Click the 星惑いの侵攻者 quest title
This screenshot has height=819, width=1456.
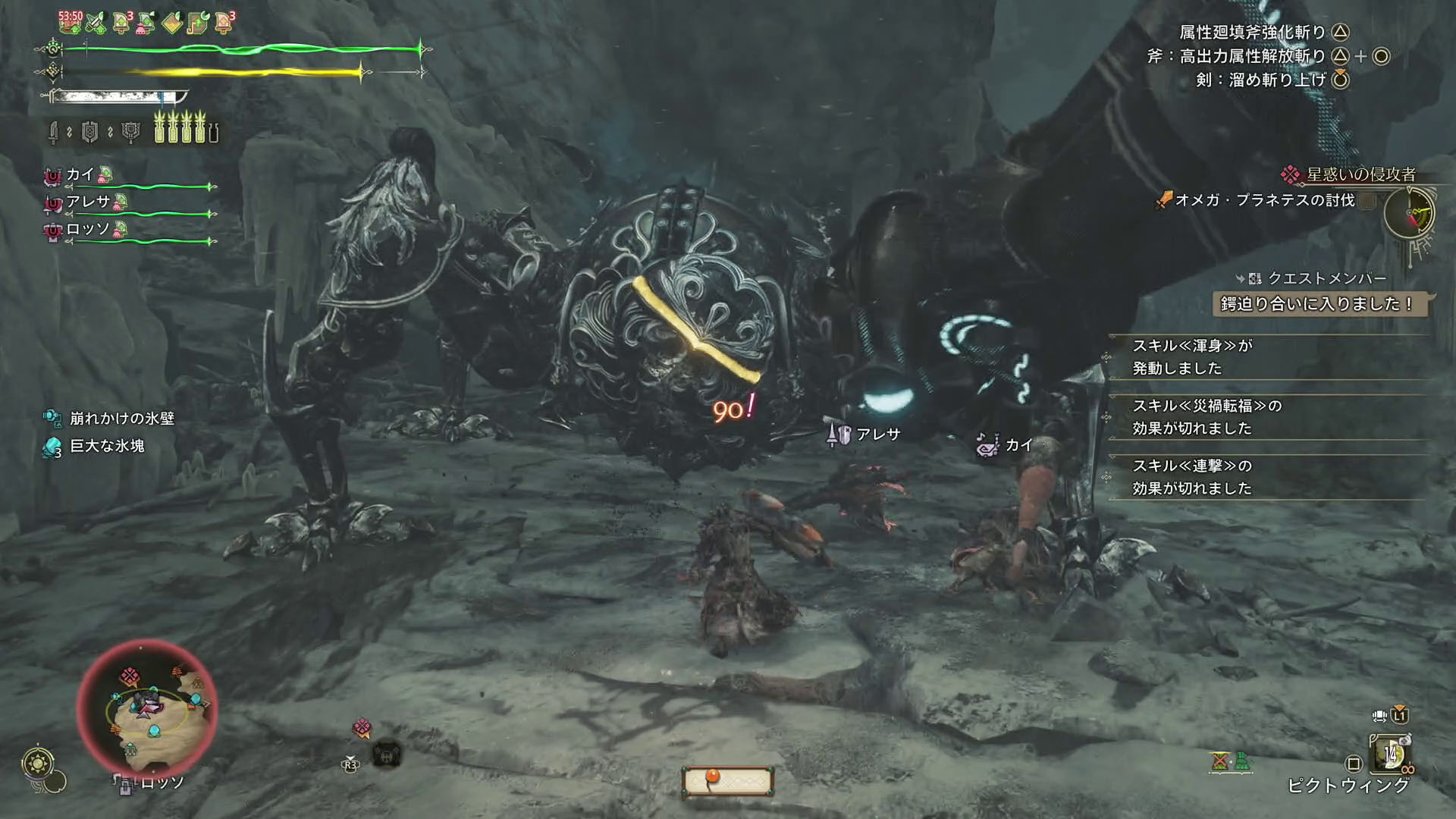(1360, 174)
